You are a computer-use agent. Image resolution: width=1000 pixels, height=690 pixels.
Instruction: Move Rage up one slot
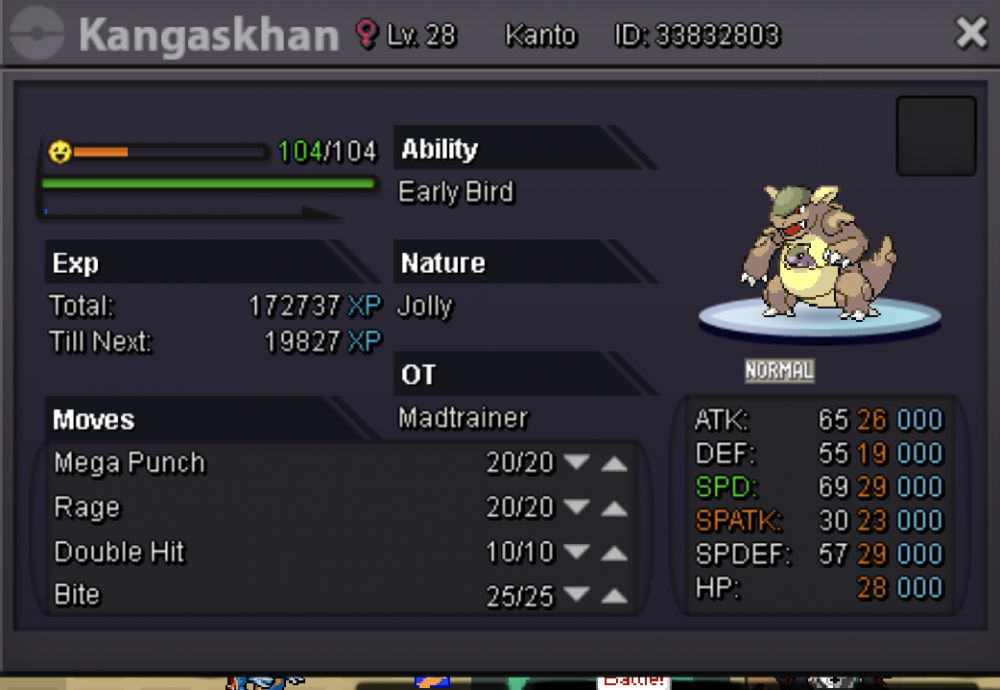[x=614, y=508]
